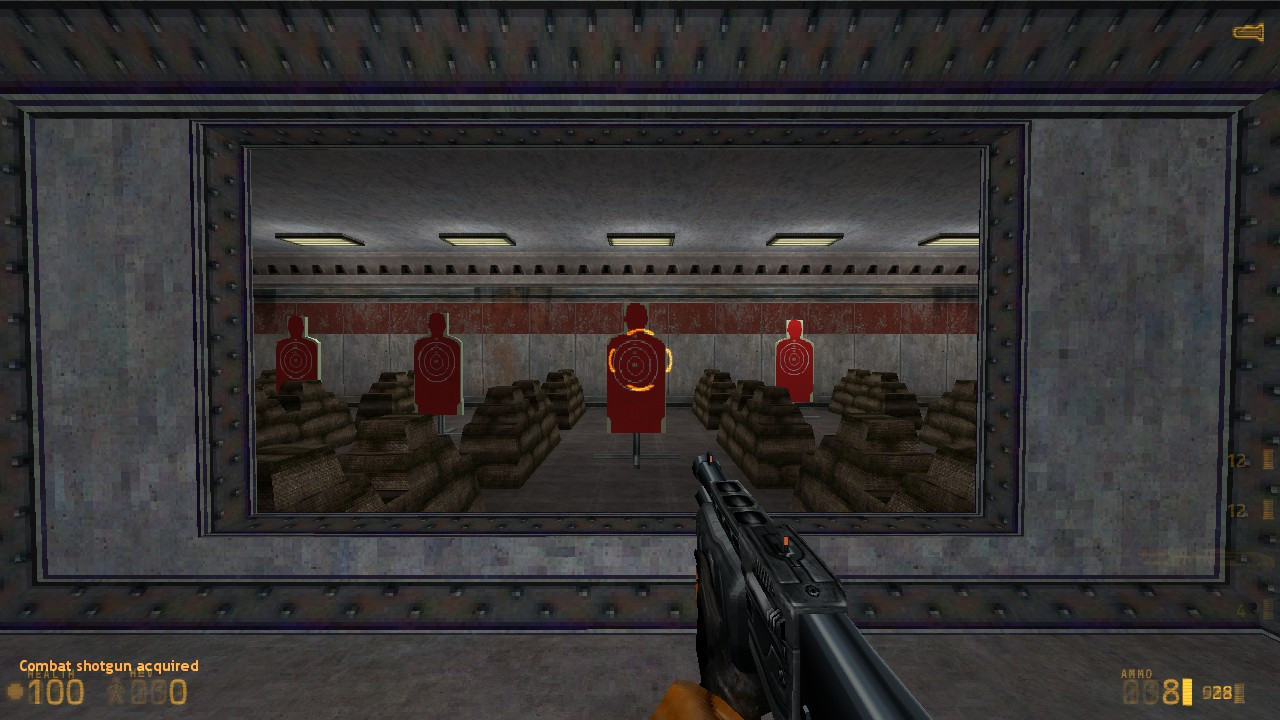Click the AMMO label in the HUD
This screenshot has height=720, width=1280.
(1137, 673)
